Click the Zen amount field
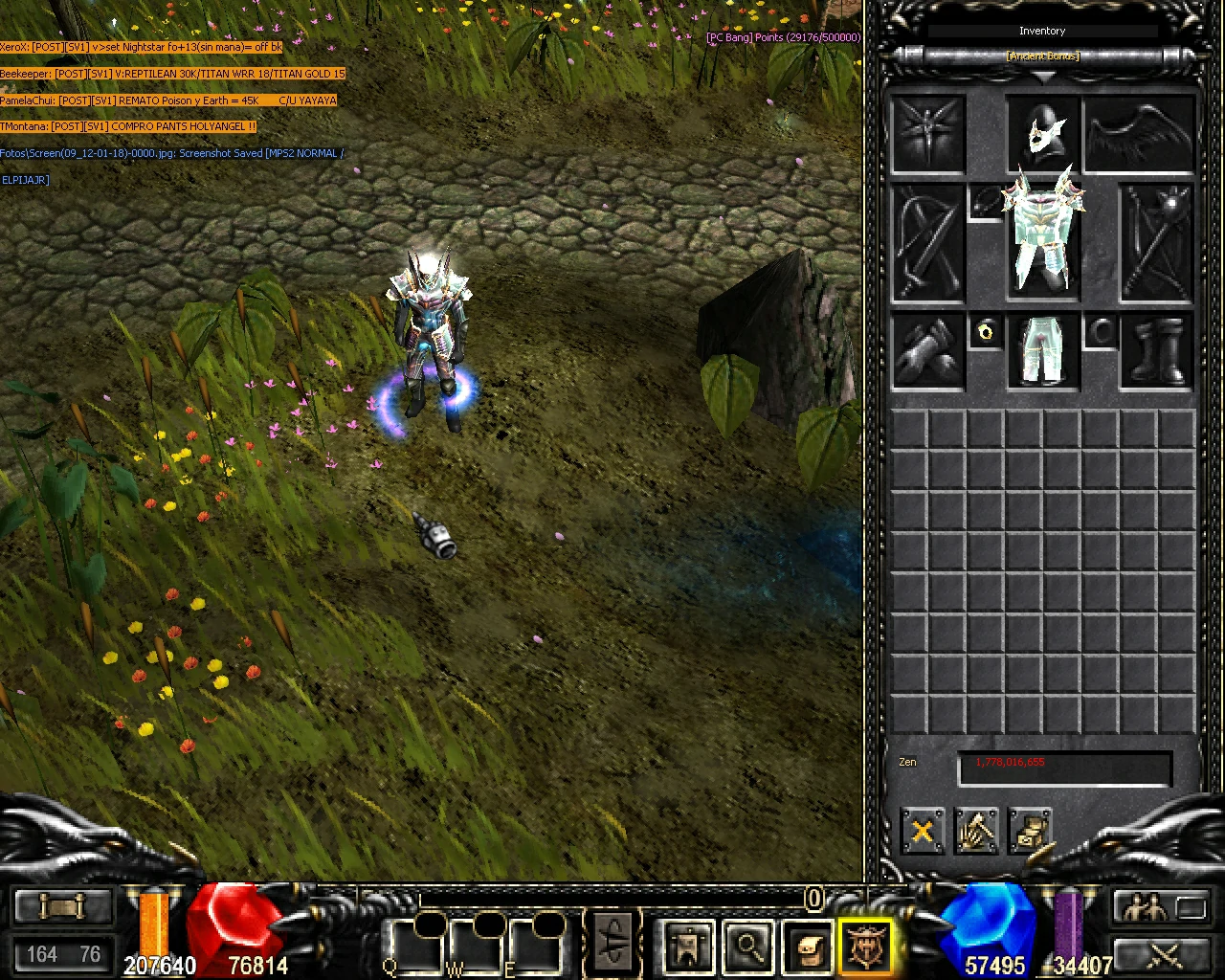 tap(1063, 765)
